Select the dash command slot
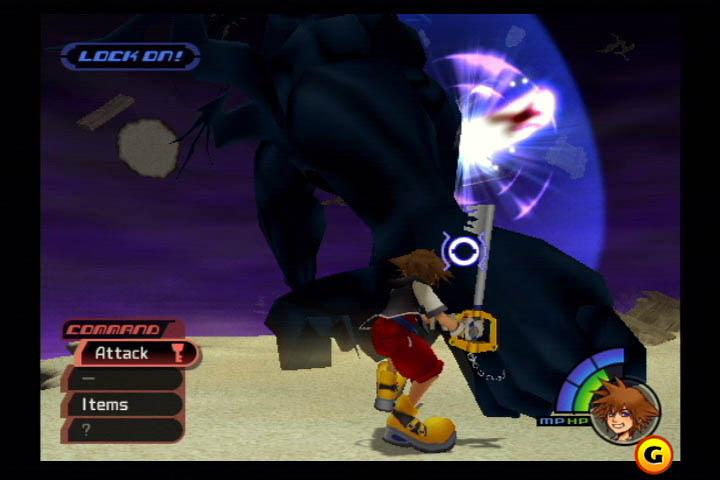 pos(120,379)
